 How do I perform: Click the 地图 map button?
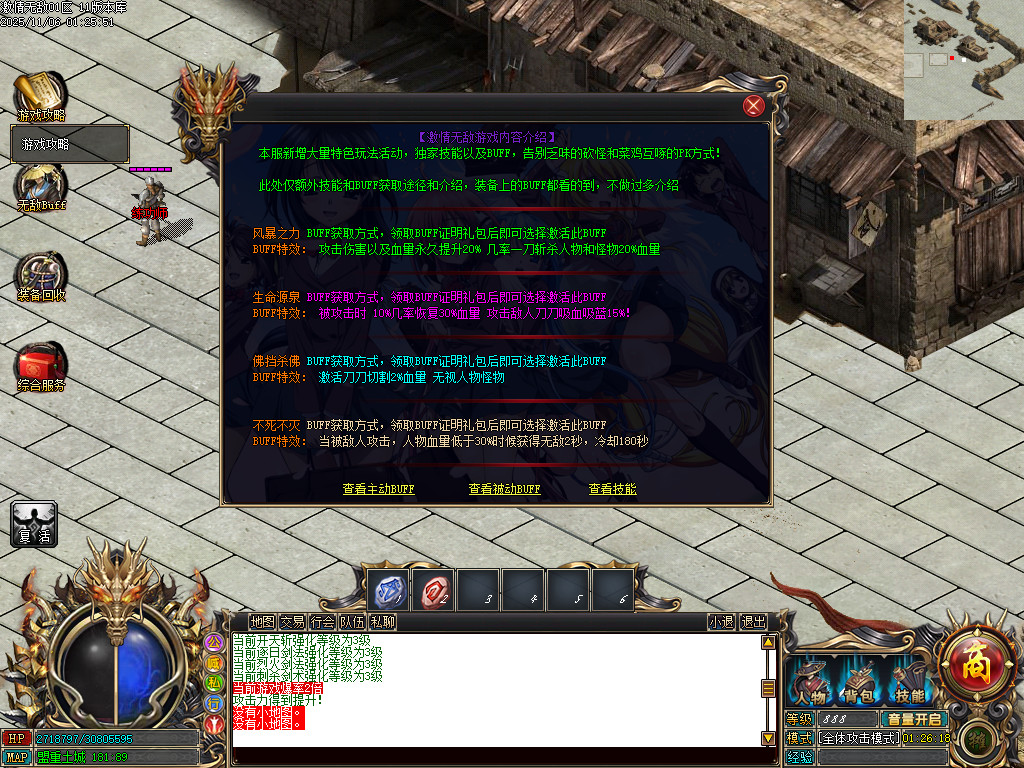tap(262, 621)
